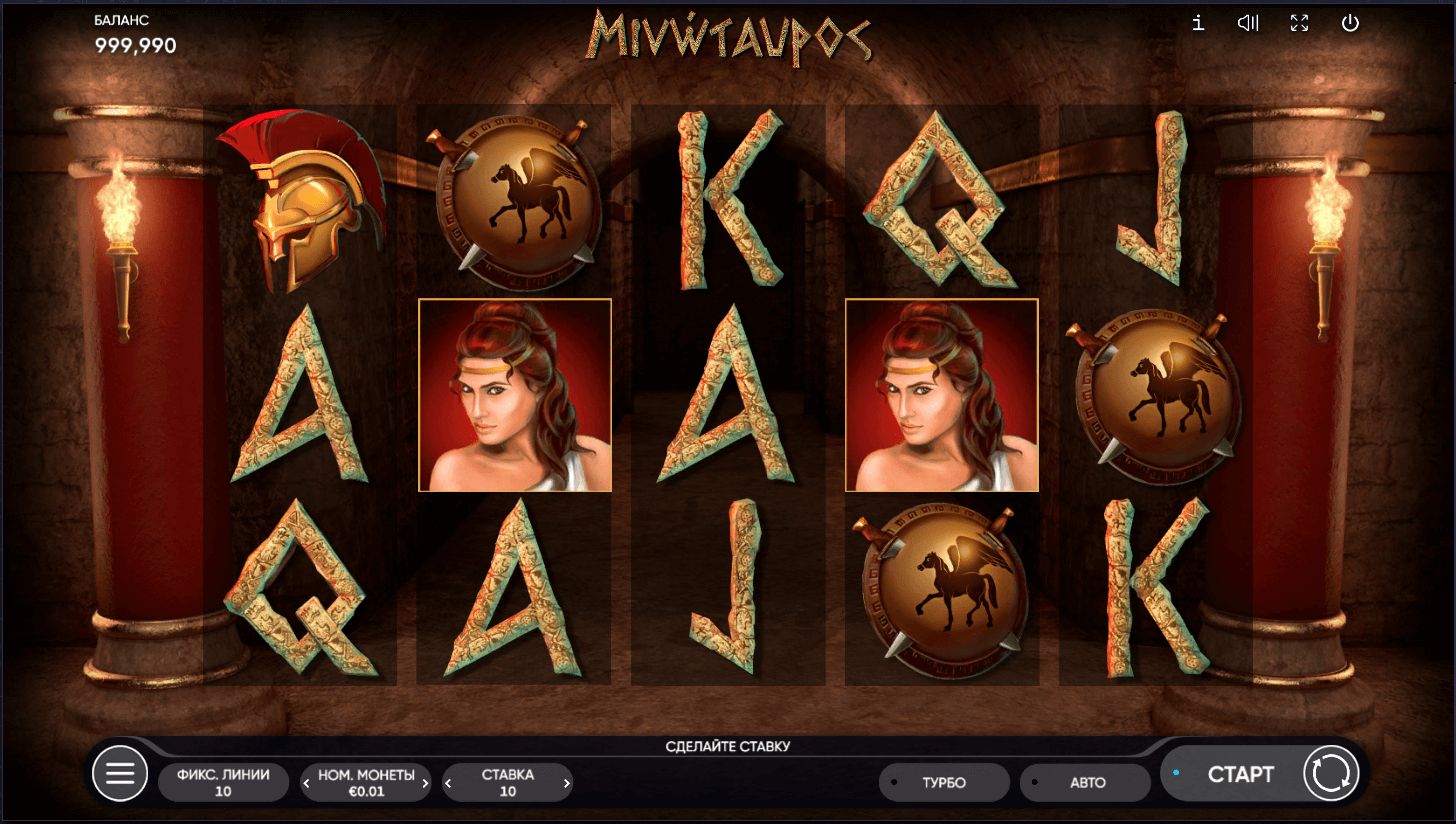Screen dimensions: 1456x824
Task: Enable АВТО auto-spin
Action: 1086,783
